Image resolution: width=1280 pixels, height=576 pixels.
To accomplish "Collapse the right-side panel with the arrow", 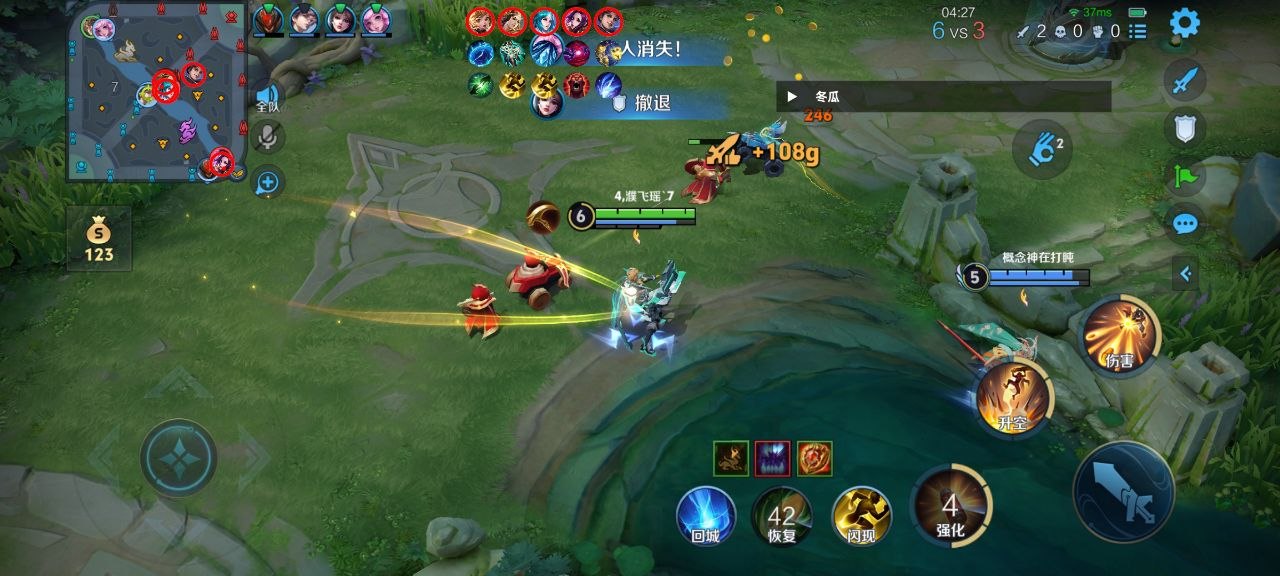I will tap(1185, 272).
